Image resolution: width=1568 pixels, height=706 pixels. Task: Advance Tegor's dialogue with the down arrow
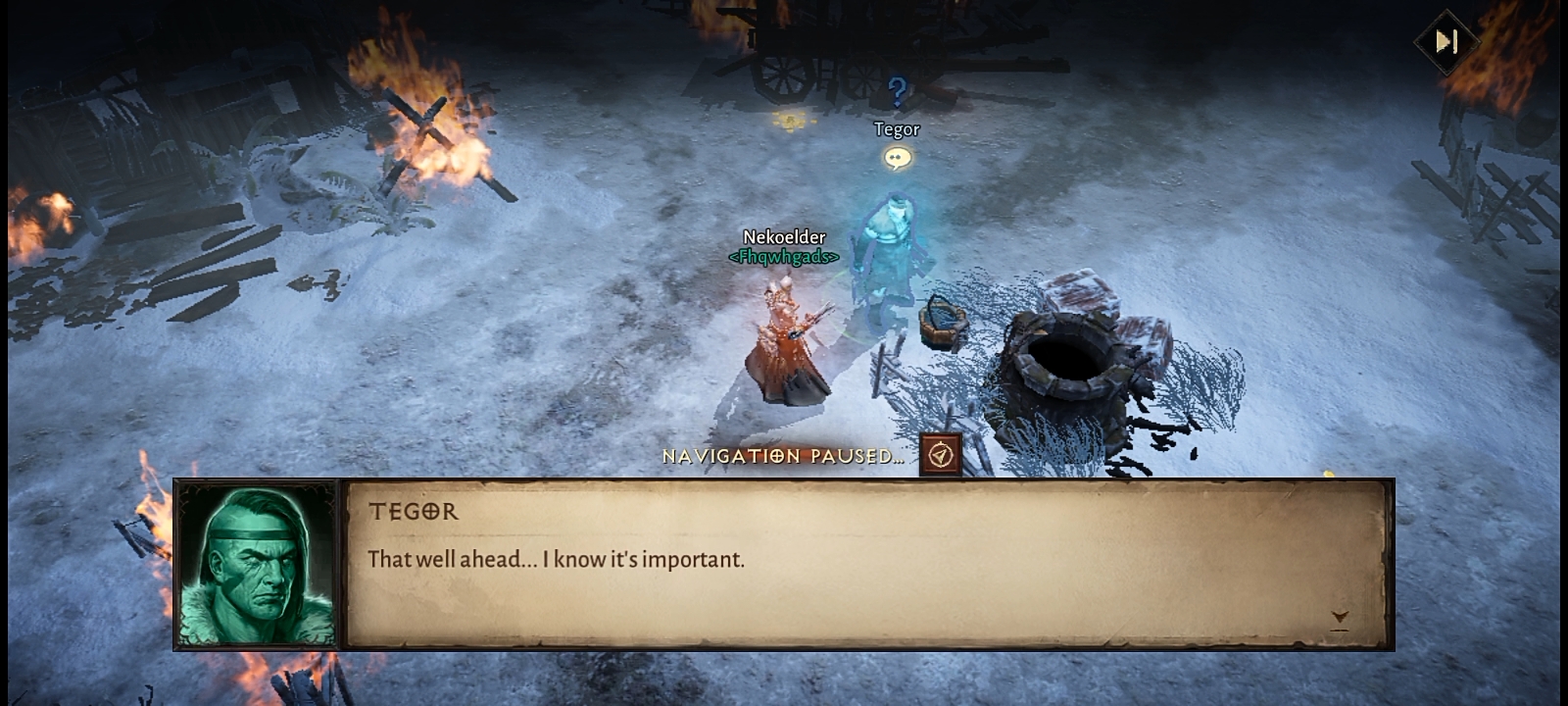(x=1340, y=618)
